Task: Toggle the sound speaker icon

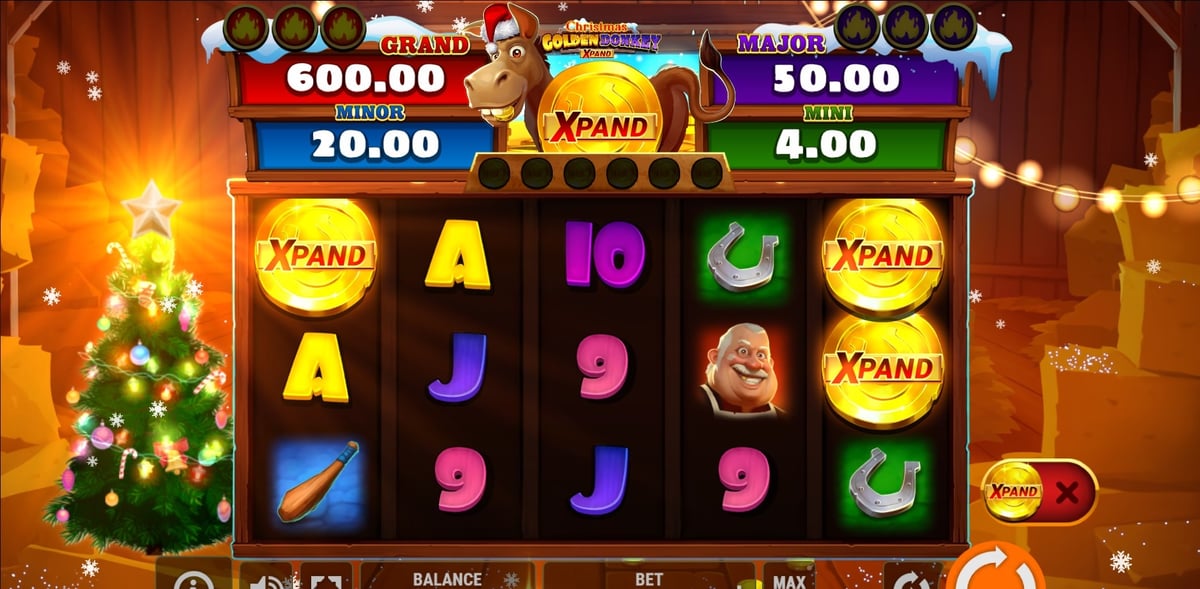Action: tap(266, 579)
